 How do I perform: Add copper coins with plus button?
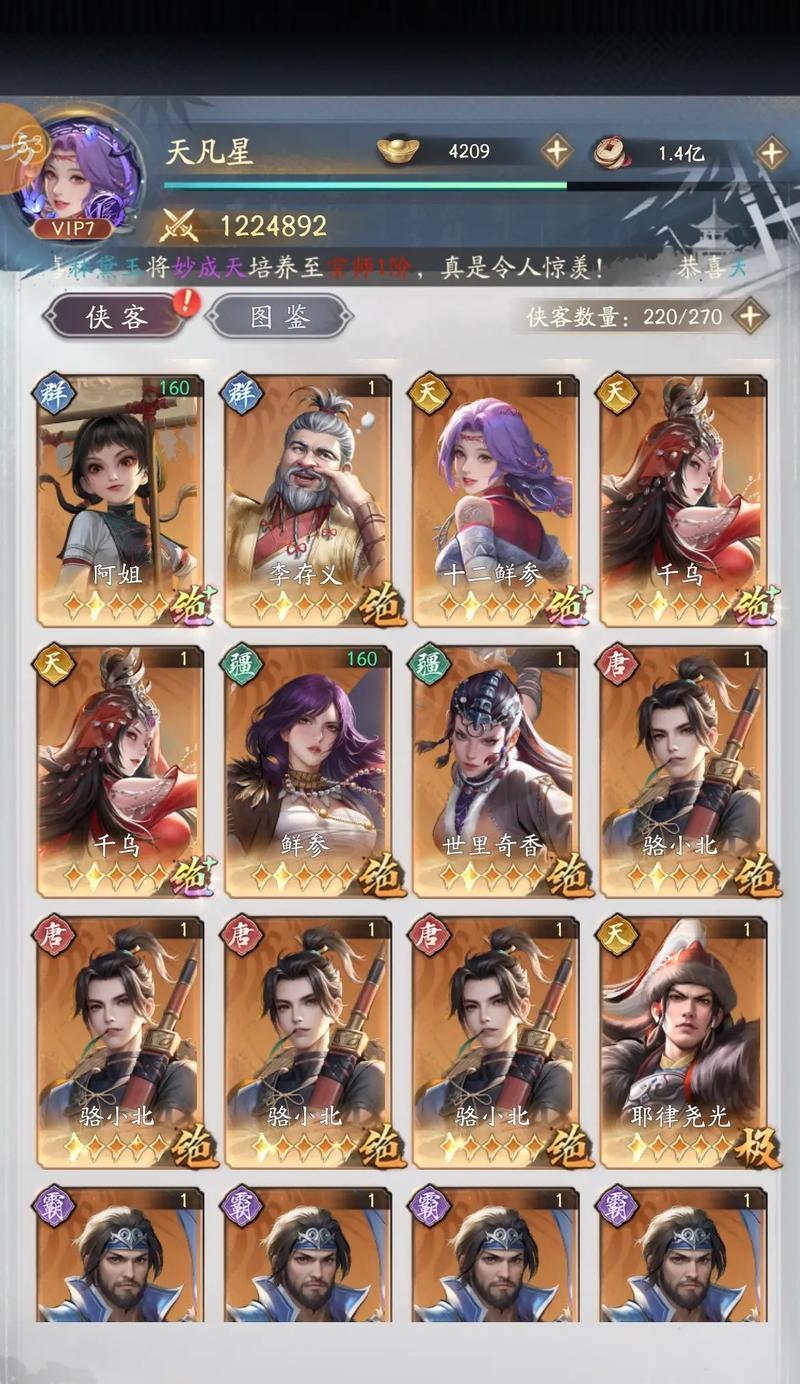[770, 153]
